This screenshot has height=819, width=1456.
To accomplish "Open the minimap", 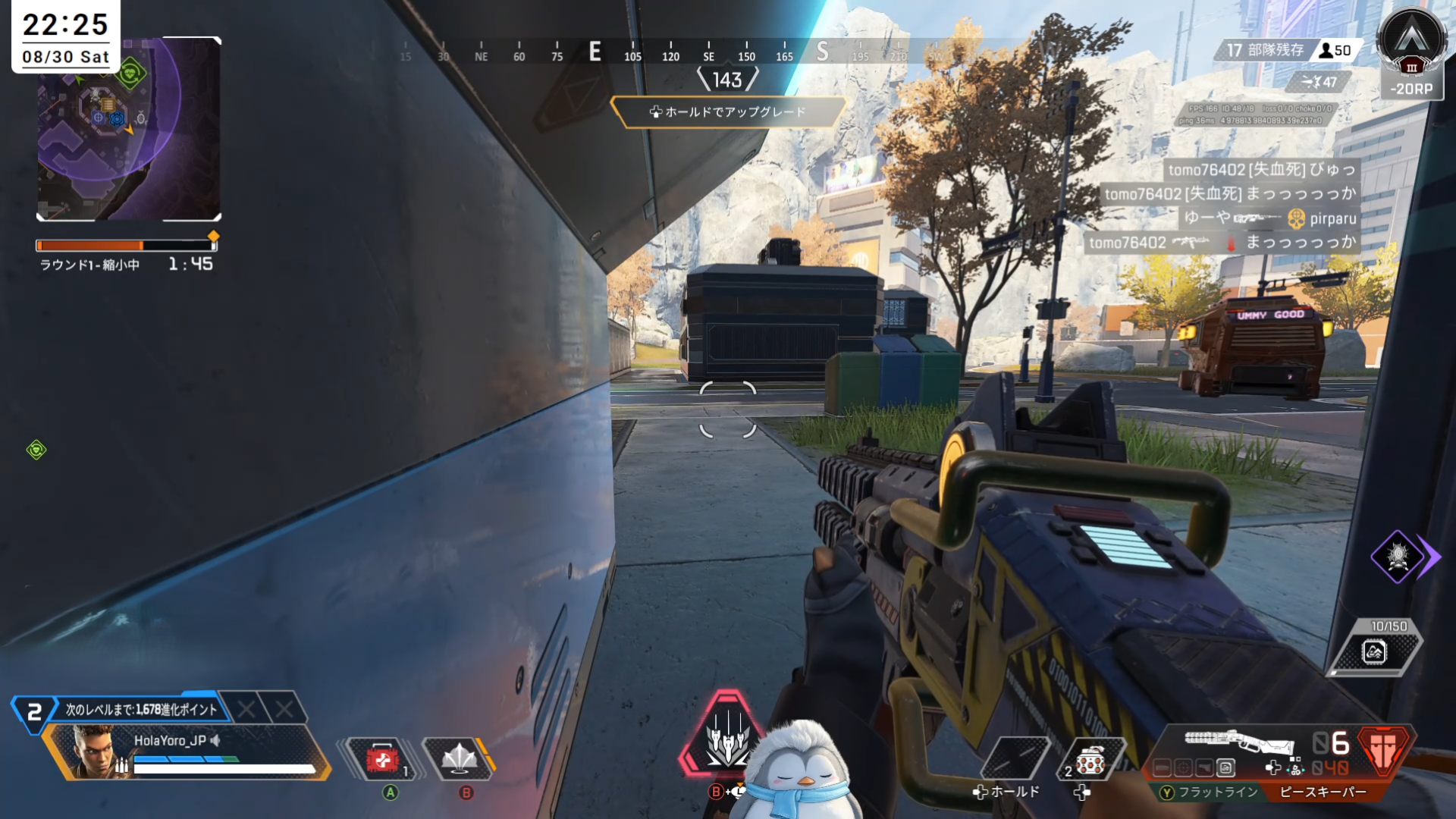I will (x=129, y=129).
